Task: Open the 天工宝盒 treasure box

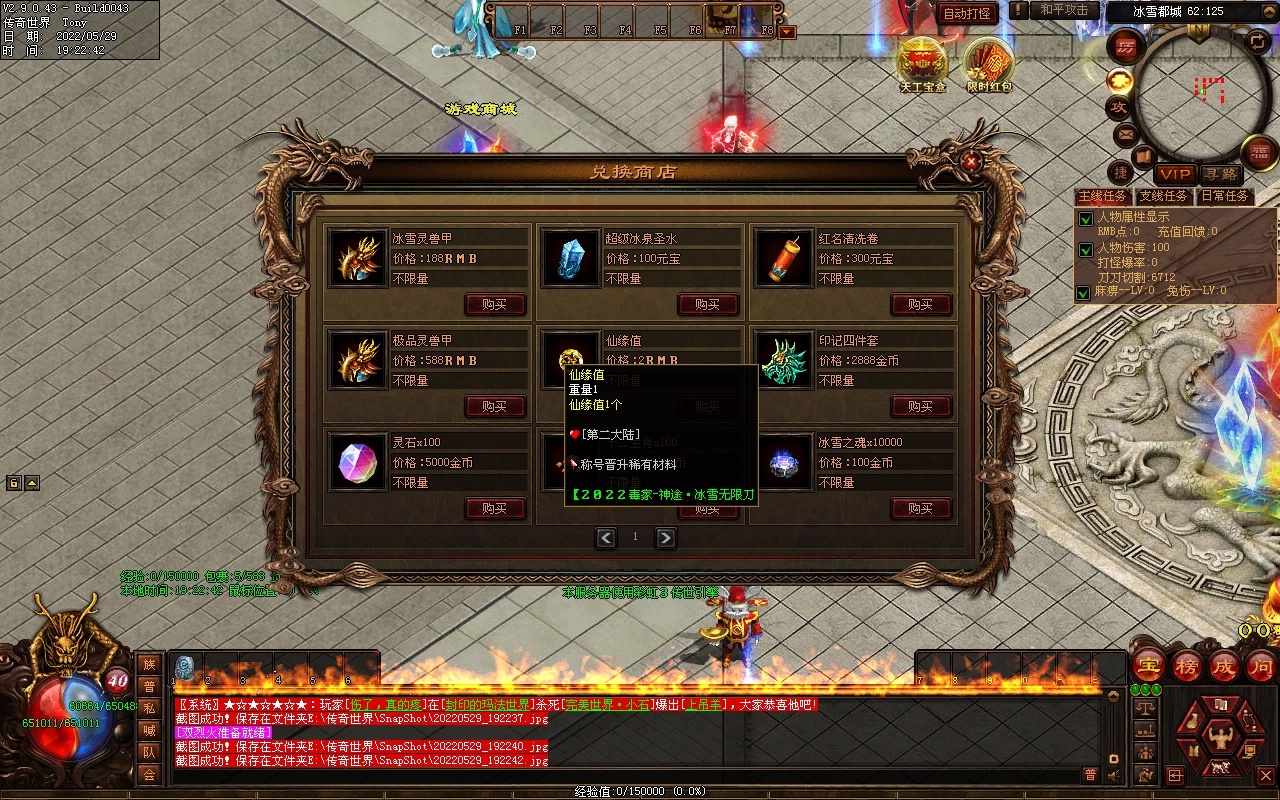Action: pos(922,64)
